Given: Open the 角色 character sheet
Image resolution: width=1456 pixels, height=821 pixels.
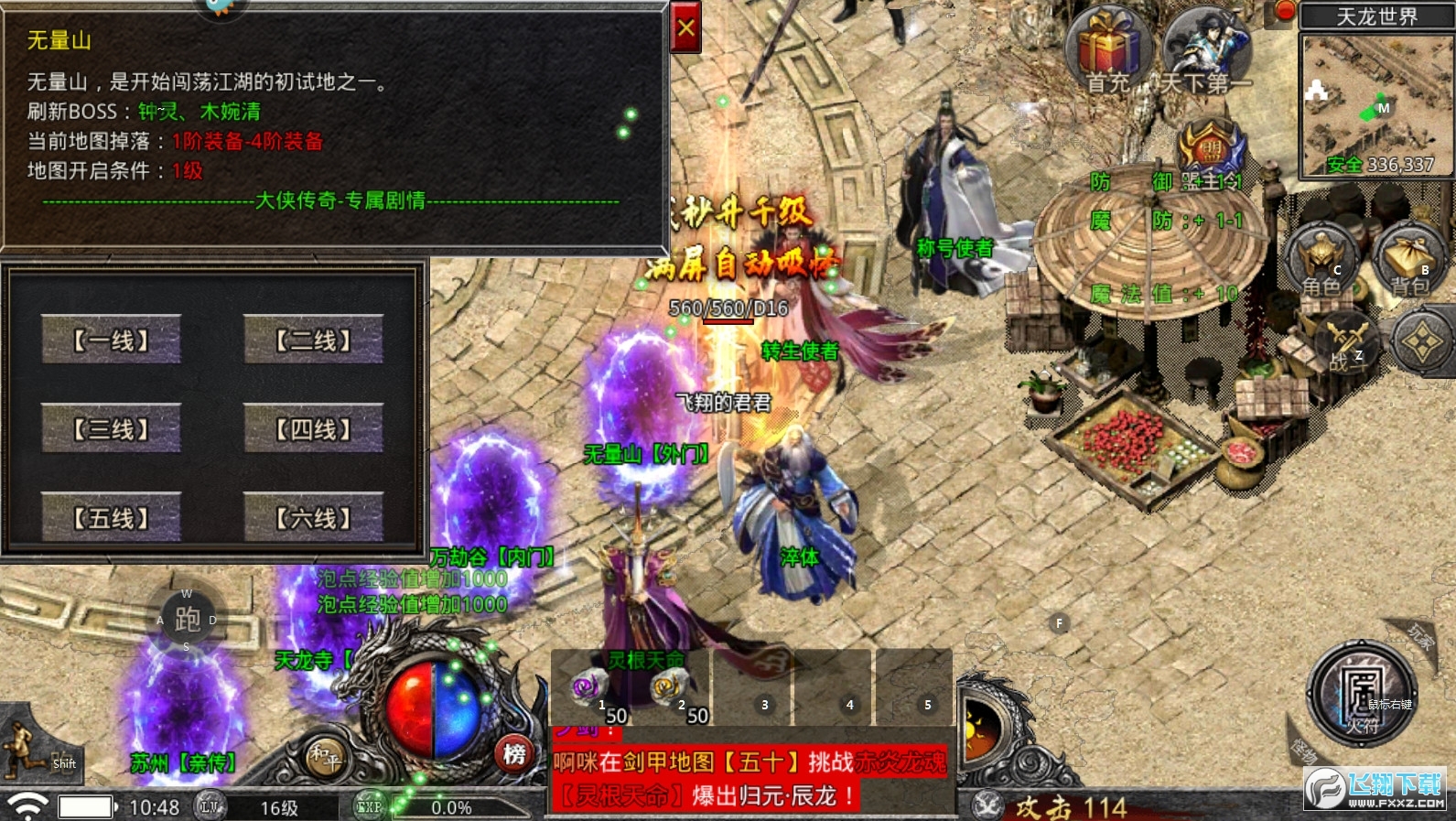Looking at the screenshot, I should click(1321, 261).
